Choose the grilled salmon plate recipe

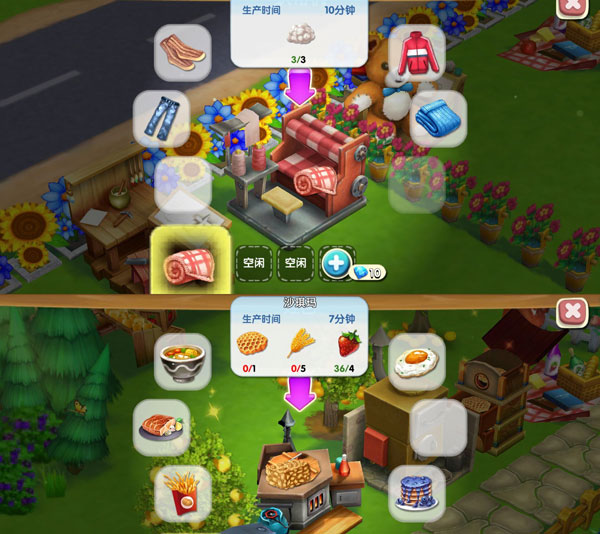(x=161, y=425)
